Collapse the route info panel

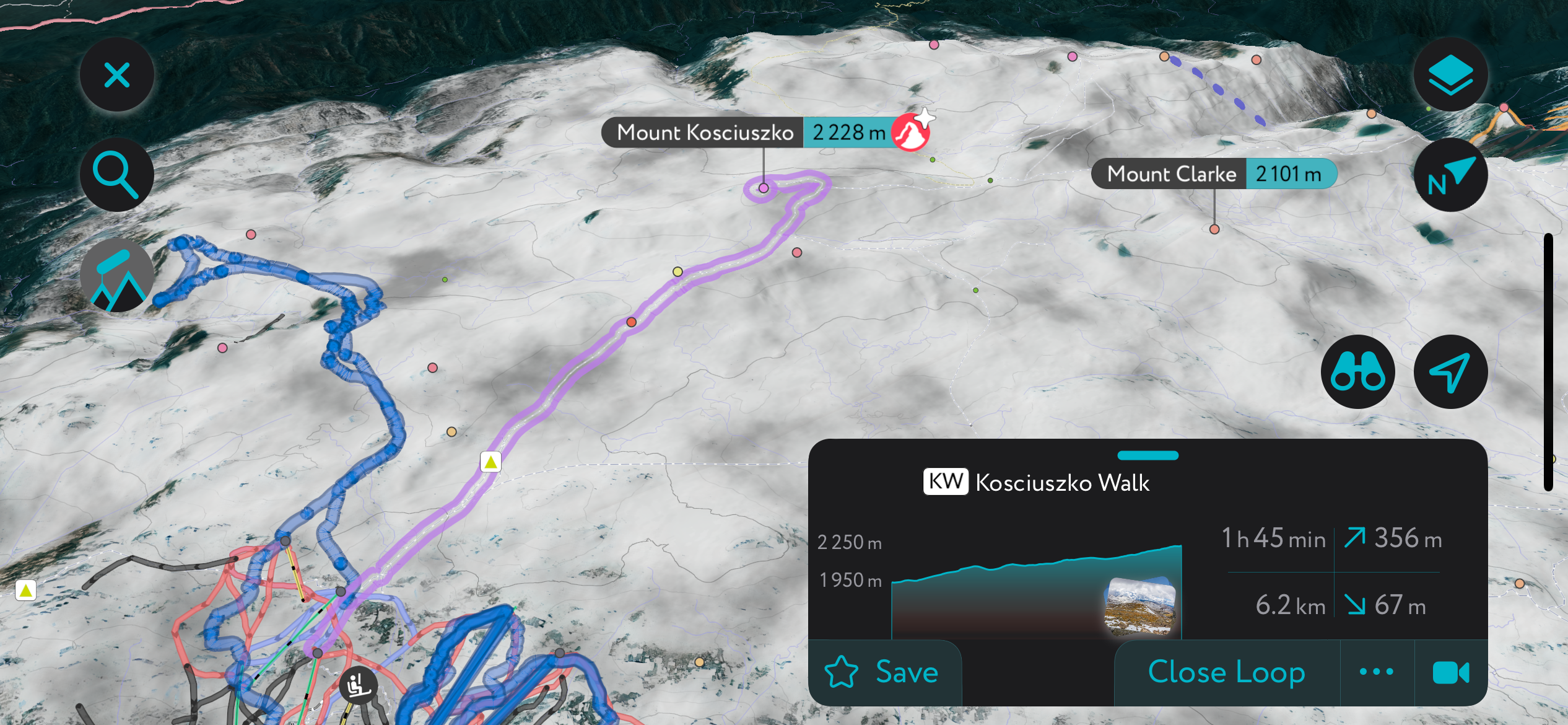pyautogui.click(x=116, y=74)
